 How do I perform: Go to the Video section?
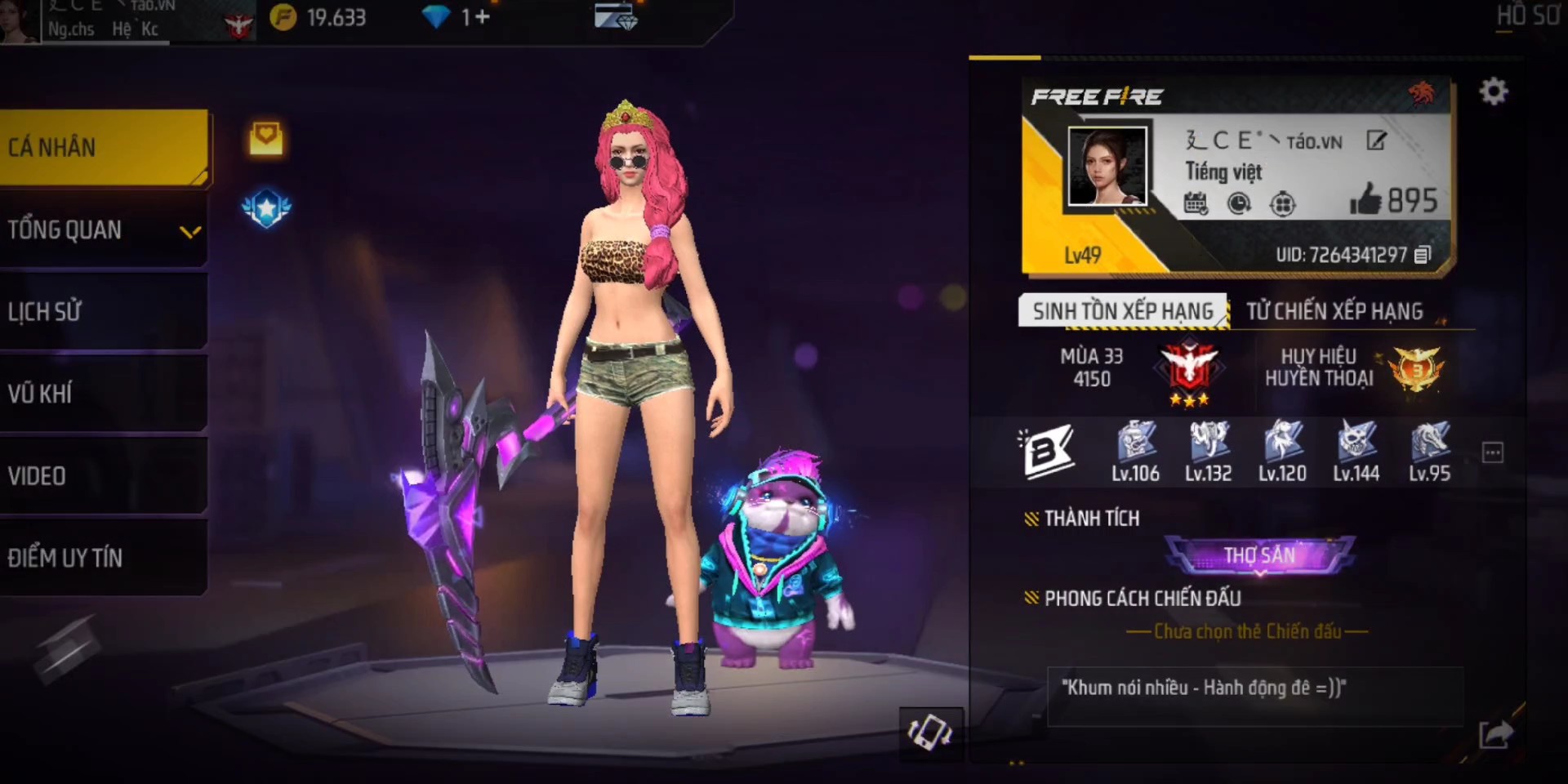coord(104,476)
